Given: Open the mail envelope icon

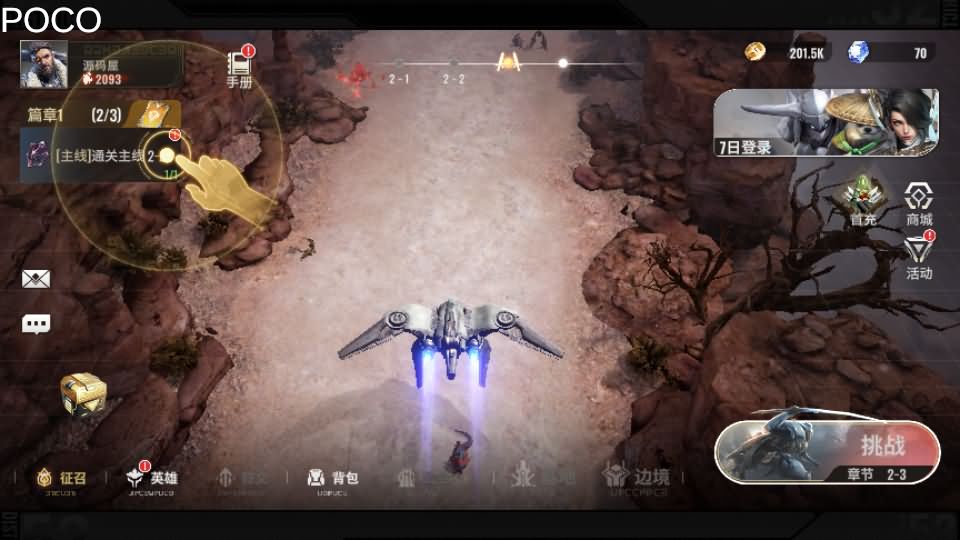Looking at the screenshot, I should tap(36, 280).
